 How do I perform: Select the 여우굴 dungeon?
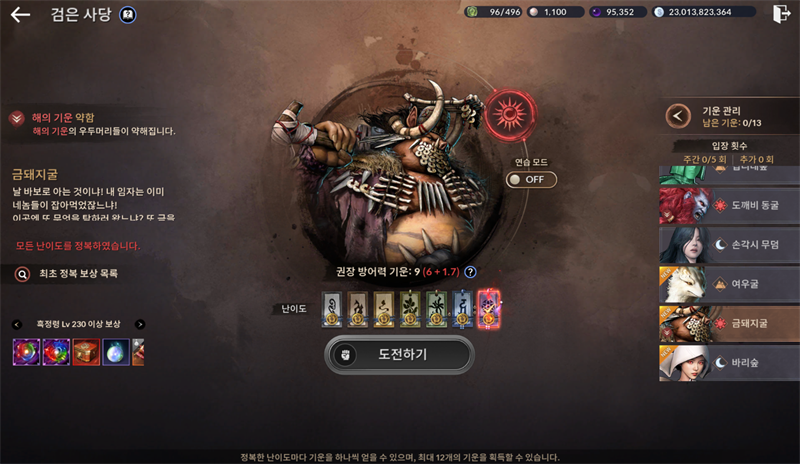(729, 284)
